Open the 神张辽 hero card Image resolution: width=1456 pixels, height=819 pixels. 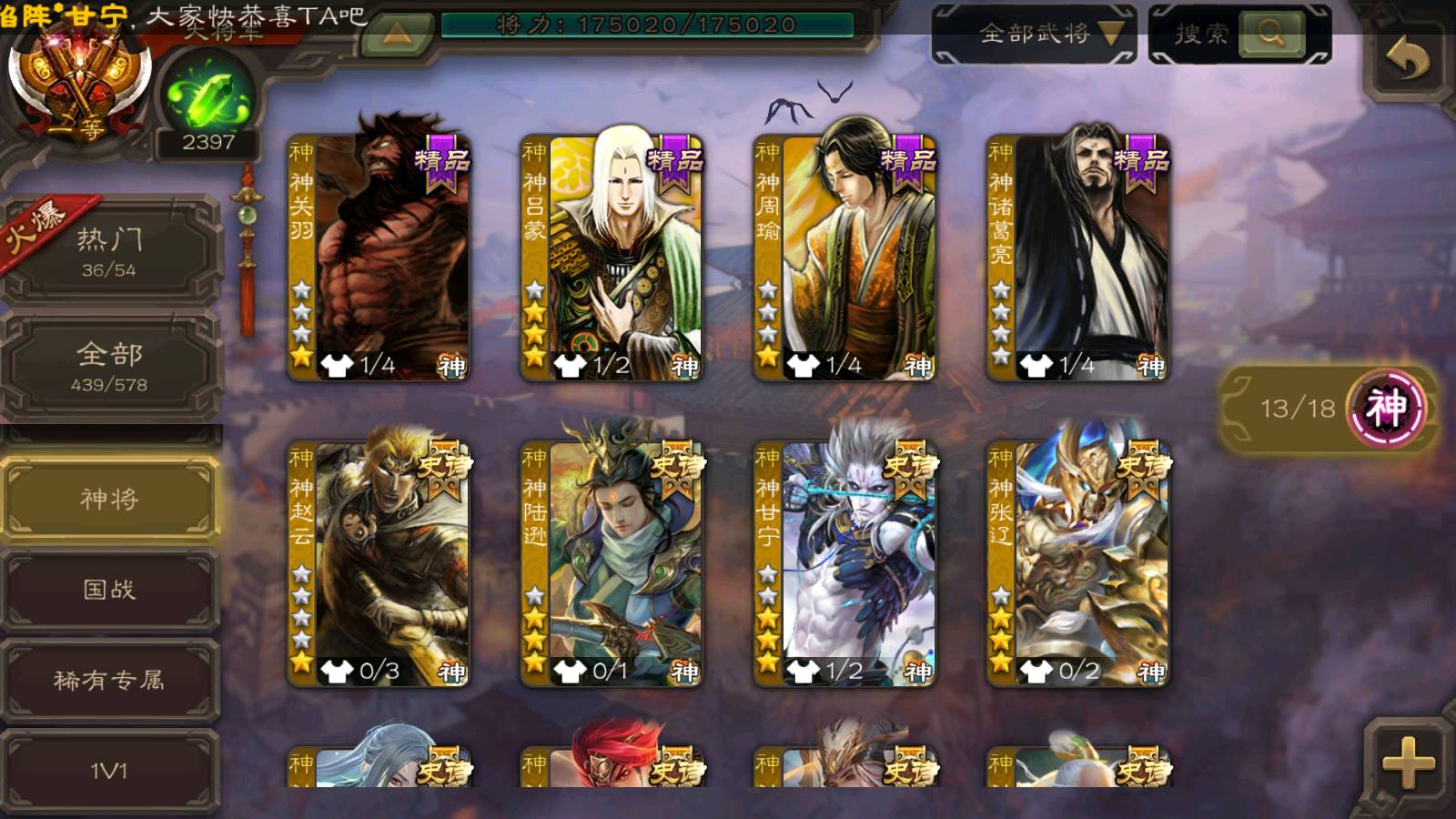[1078, 564]
